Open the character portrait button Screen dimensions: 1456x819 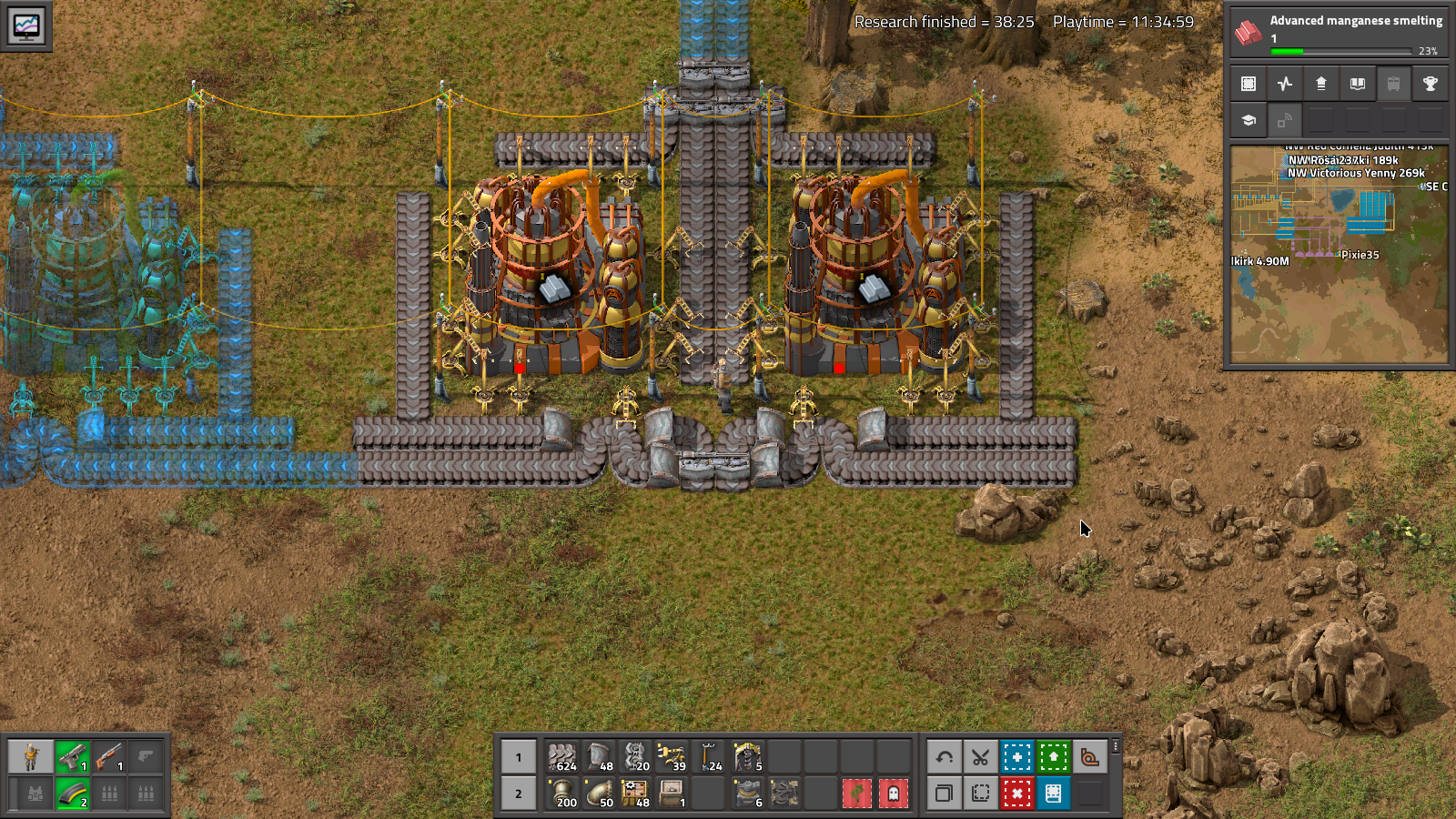click(x=30, y=756)
